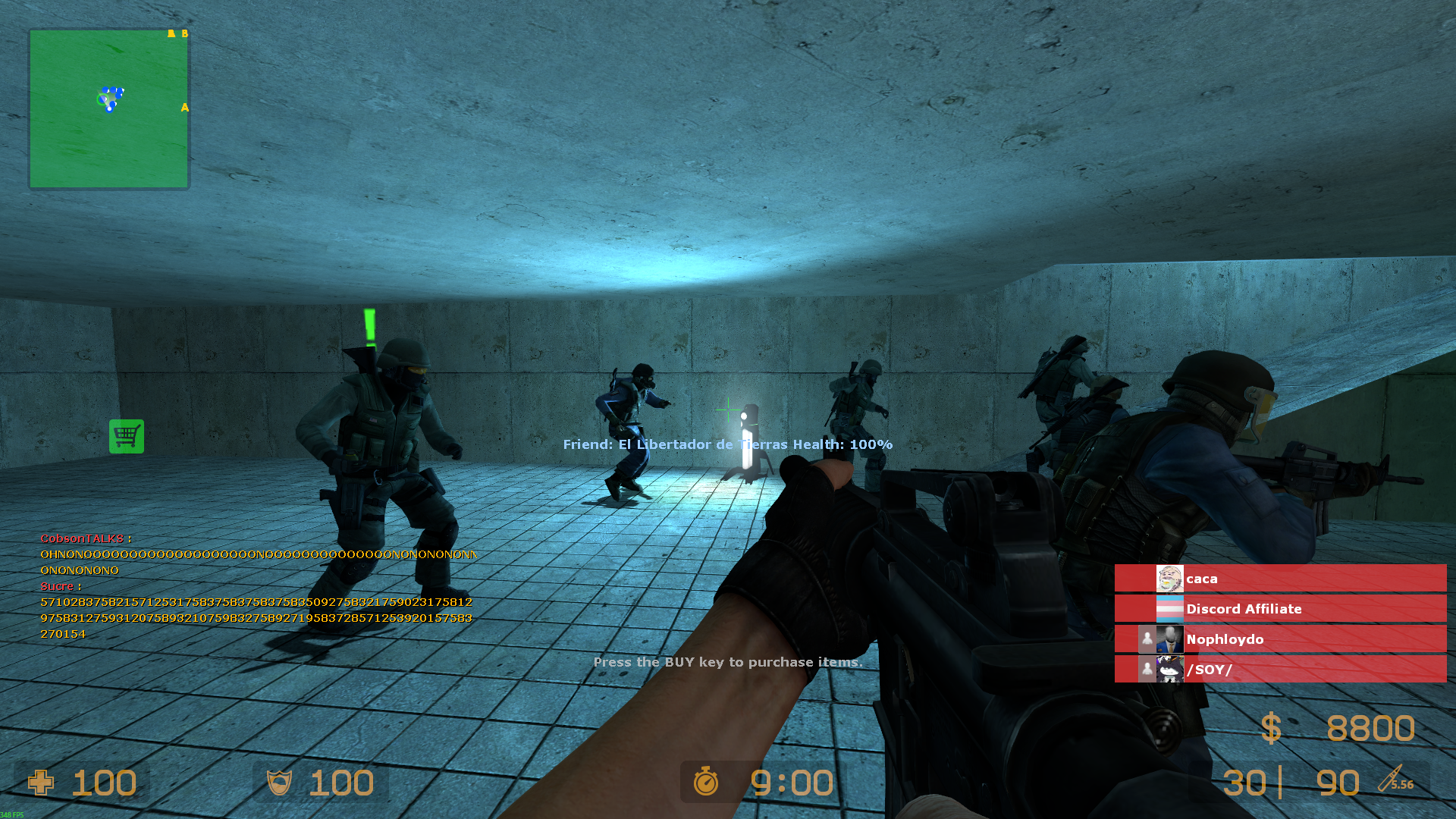
Task: Click Sucre's chat message of numbers
Action: (x=256, y=618)
